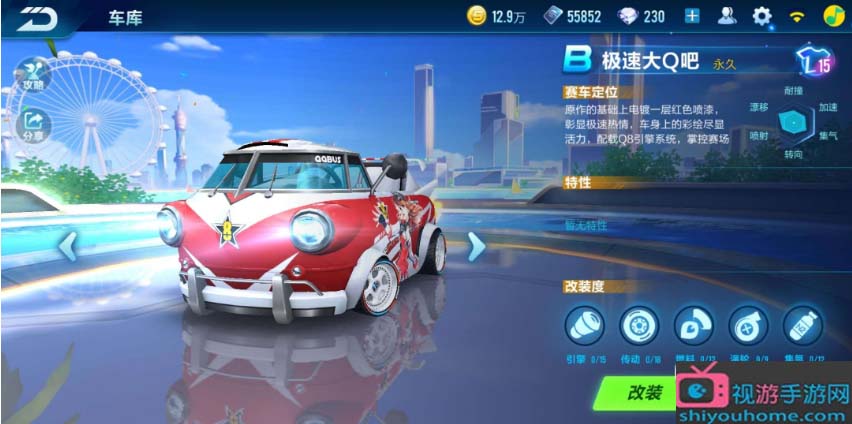Open the gear settings menu
The height and width of the screenshot is (424, 852).
(x=762, y=16)
